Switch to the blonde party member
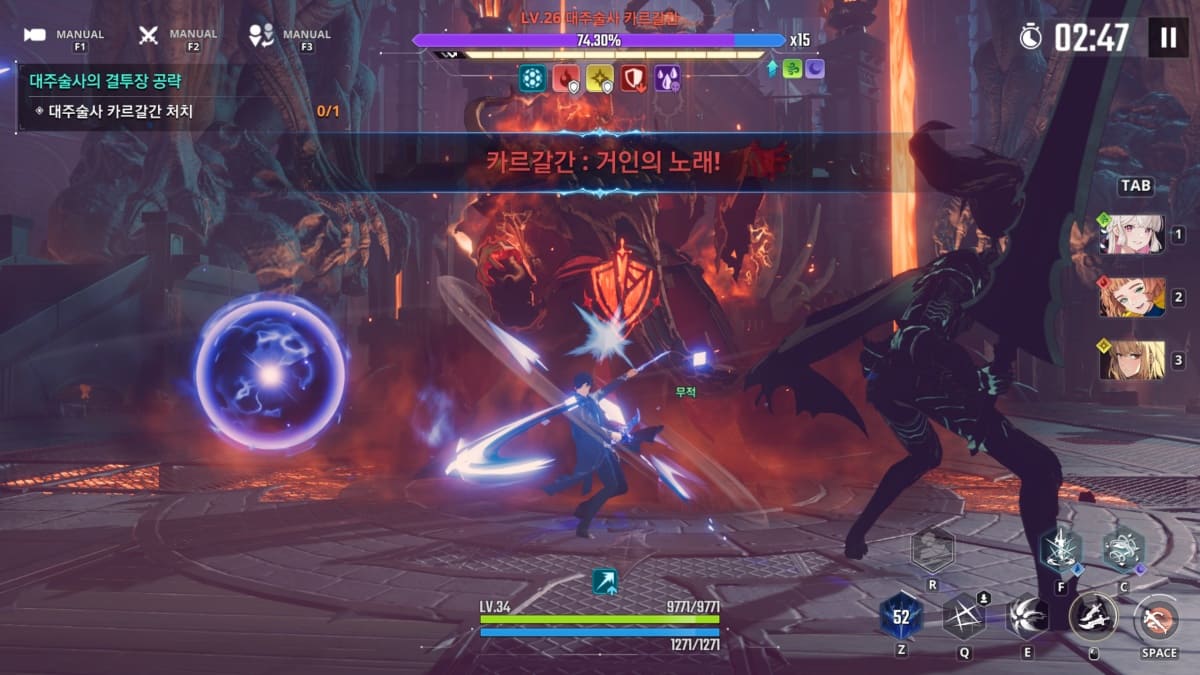Image resolution: width=1200 pixels, height=675 pixels. (x=1132, y=360)
